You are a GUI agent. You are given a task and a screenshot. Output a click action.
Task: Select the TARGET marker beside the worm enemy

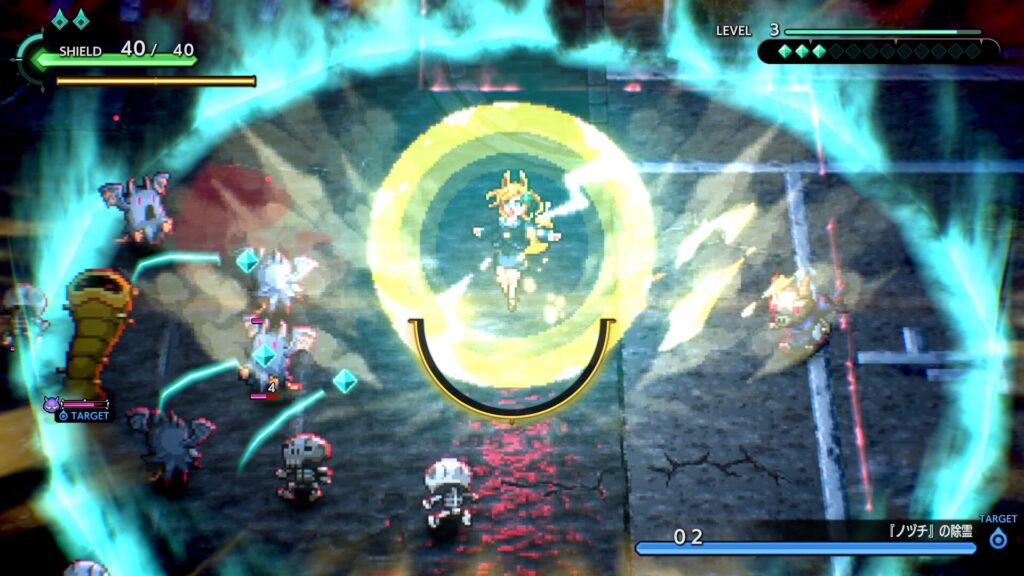click(82, 413)
